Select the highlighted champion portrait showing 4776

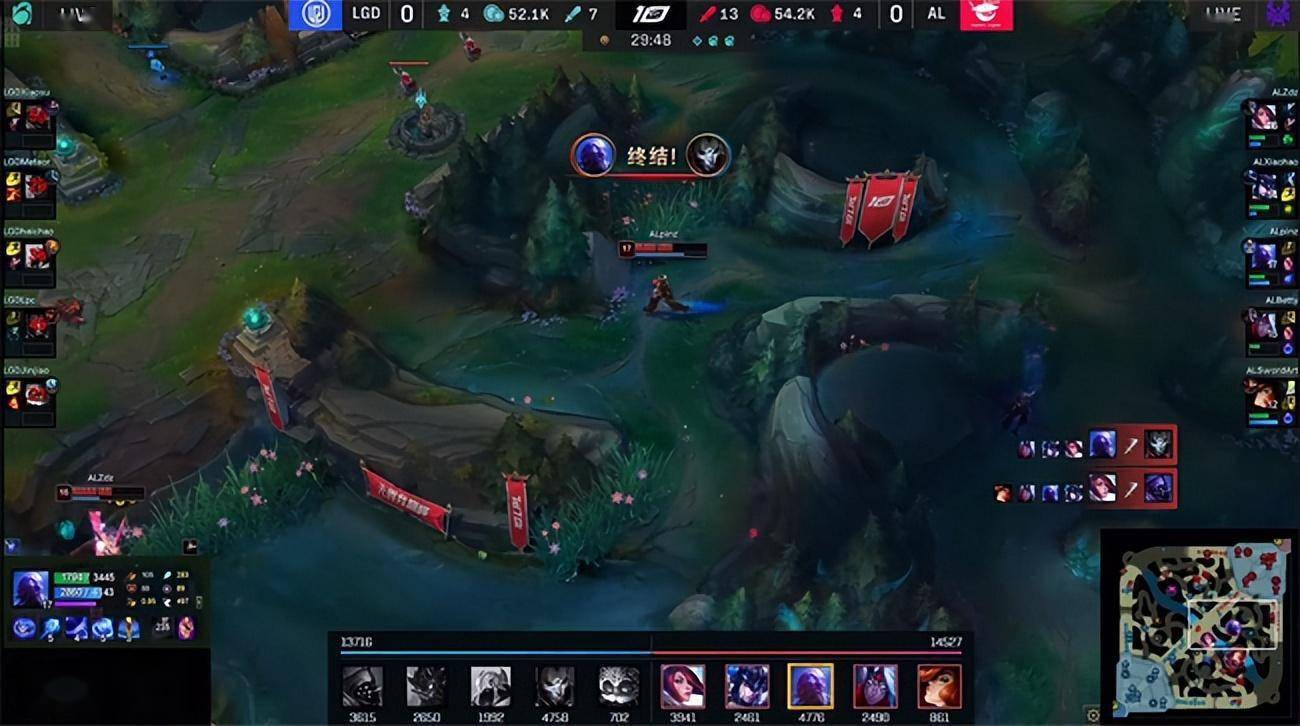click(810, 687)
